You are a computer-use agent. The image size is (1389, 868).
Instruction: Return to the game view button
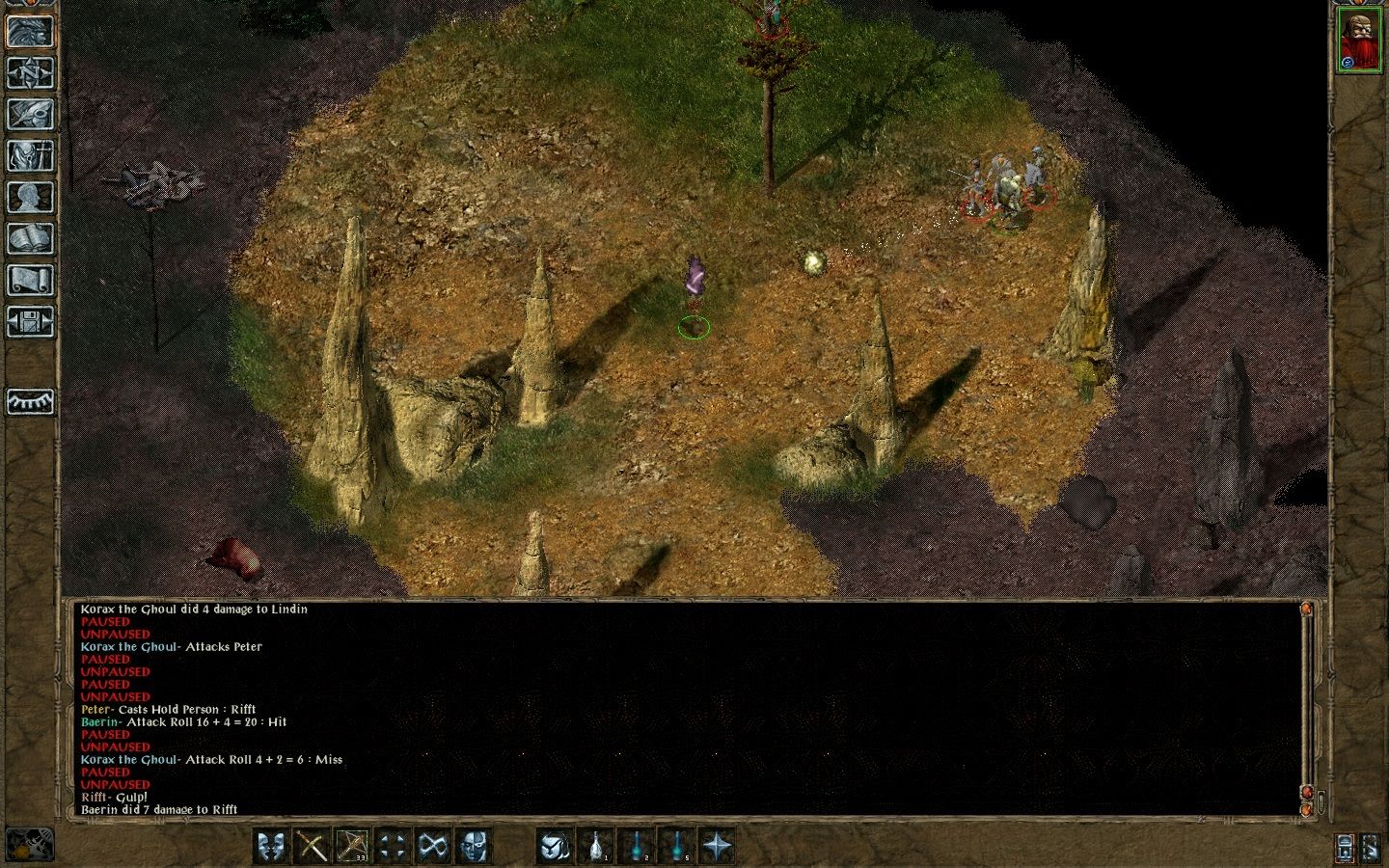coord(30,32)
